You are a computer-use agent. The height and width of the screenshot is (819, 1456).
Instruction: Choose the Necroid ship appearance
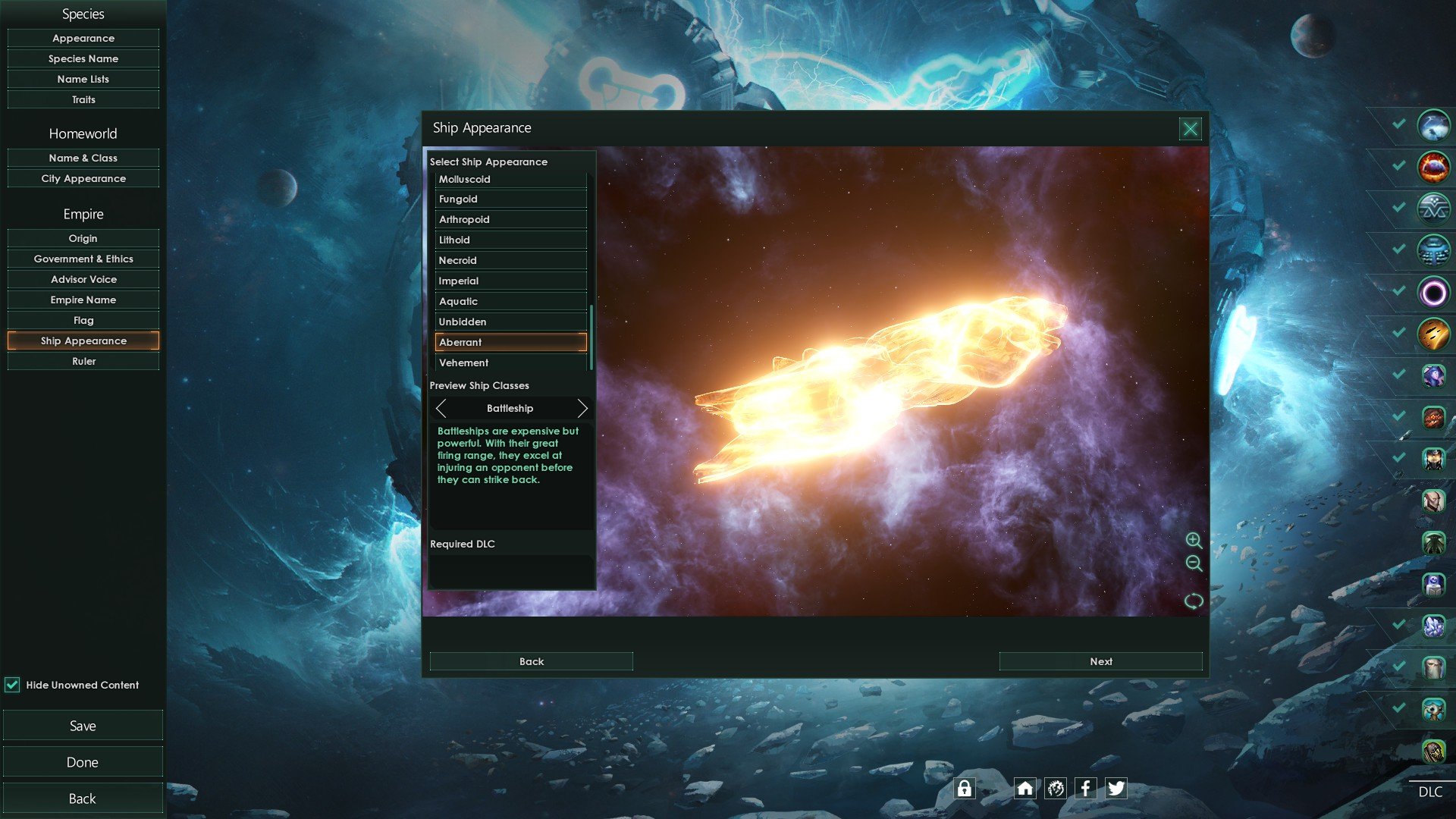510,260
